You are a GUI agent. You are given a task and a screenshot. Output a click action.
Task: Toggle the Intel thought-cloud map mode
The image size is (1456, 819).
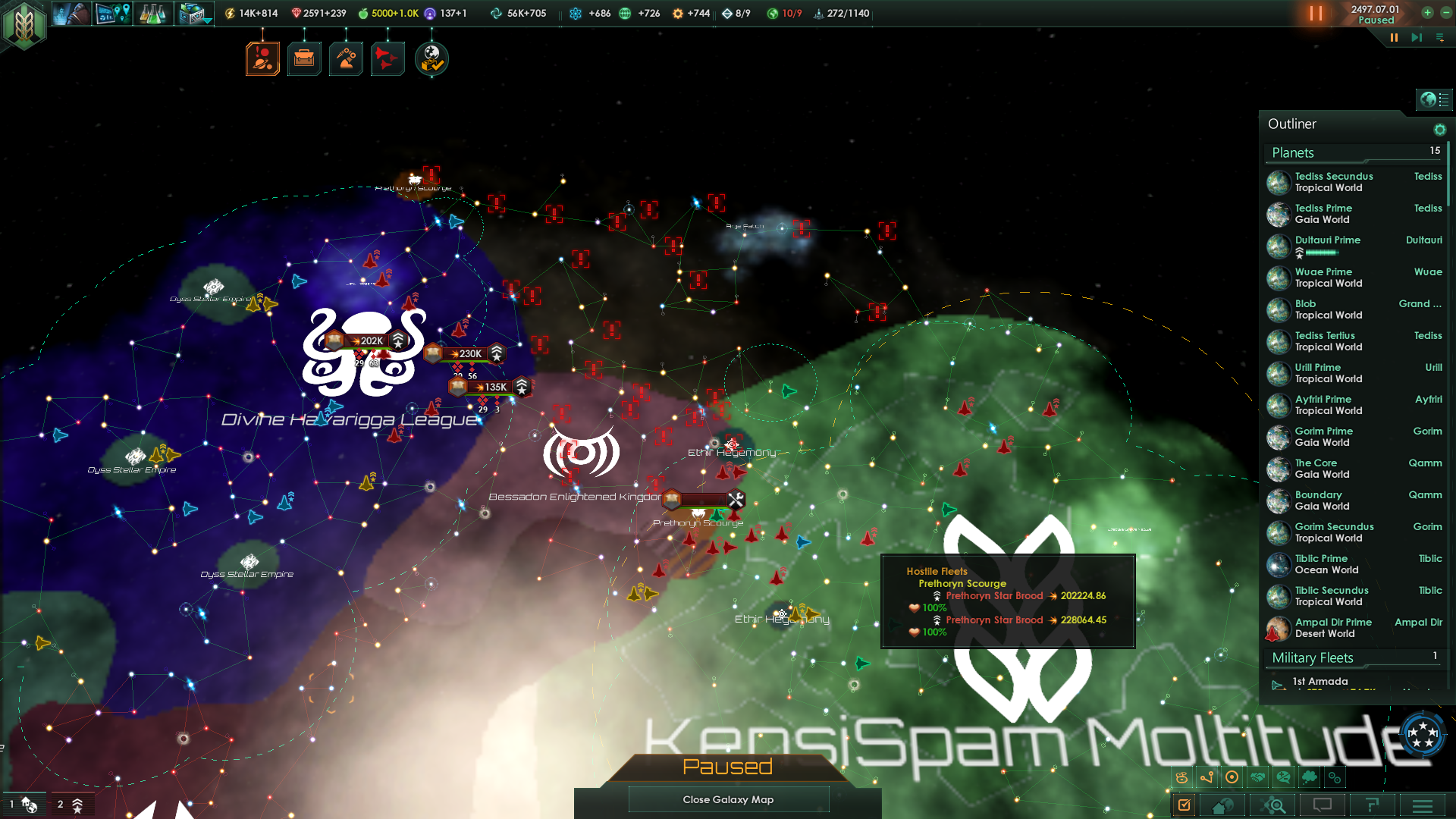point(1310,777)
